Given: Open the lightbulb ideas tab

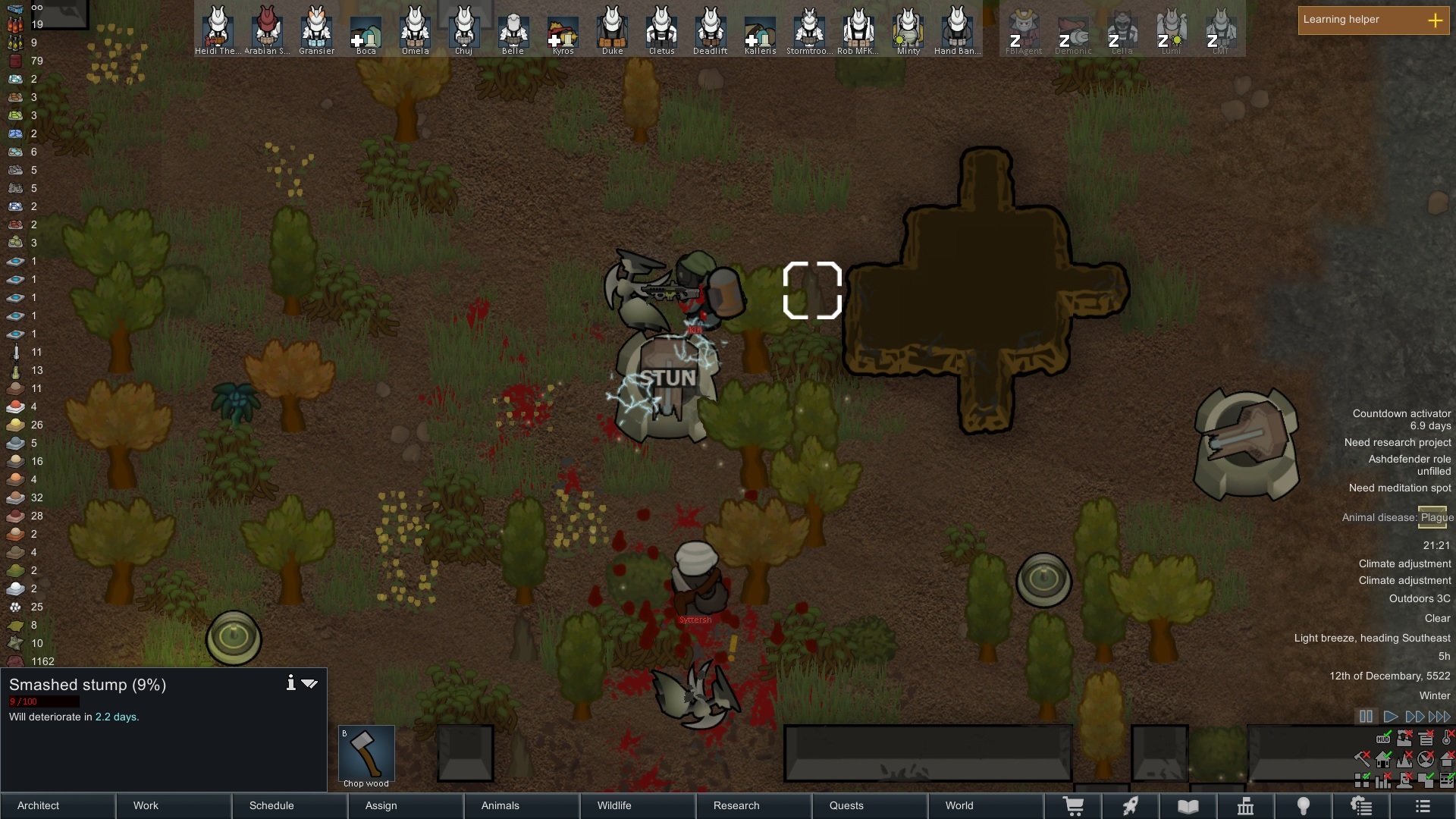Looking at the screenshot, I should click(1304, 806).
